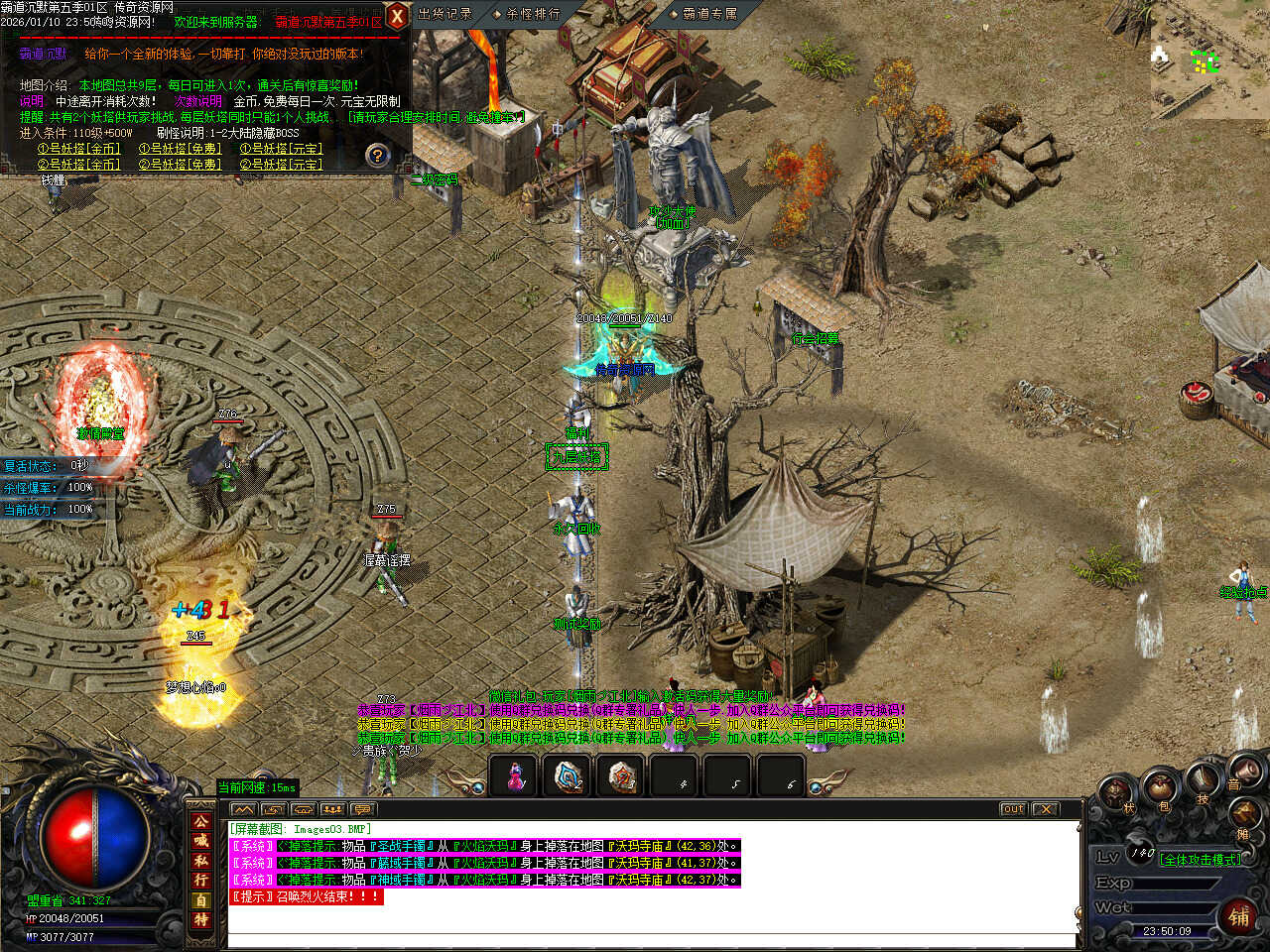Select the 喊 shout chat channel
Image resolution: width=1270 pixels, height=952 pixels.
(201, 841)
